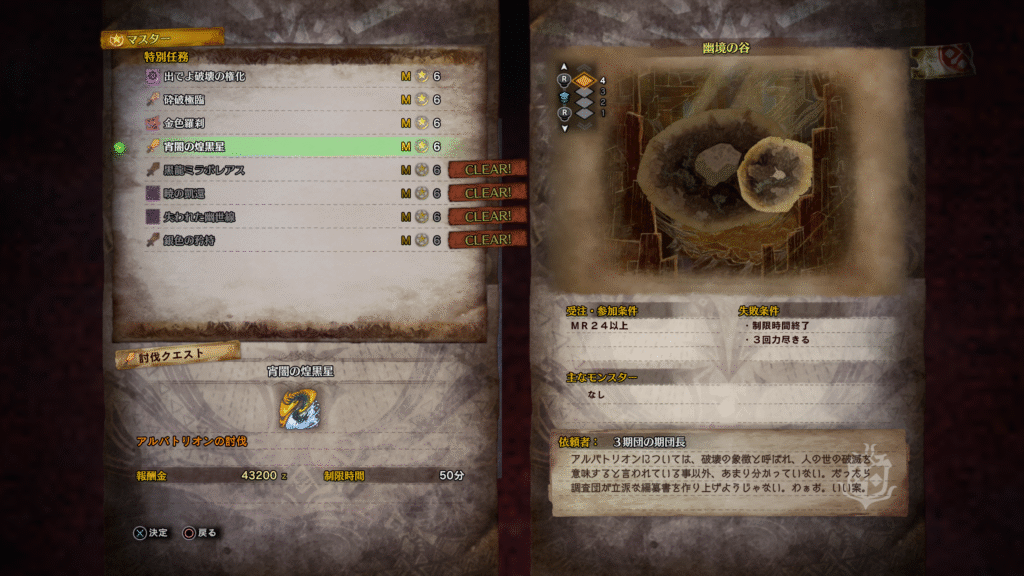Select the 暁の凱還 quest row
The width and height of the screenshot is (1024, 576).
(x=185, y=193)
